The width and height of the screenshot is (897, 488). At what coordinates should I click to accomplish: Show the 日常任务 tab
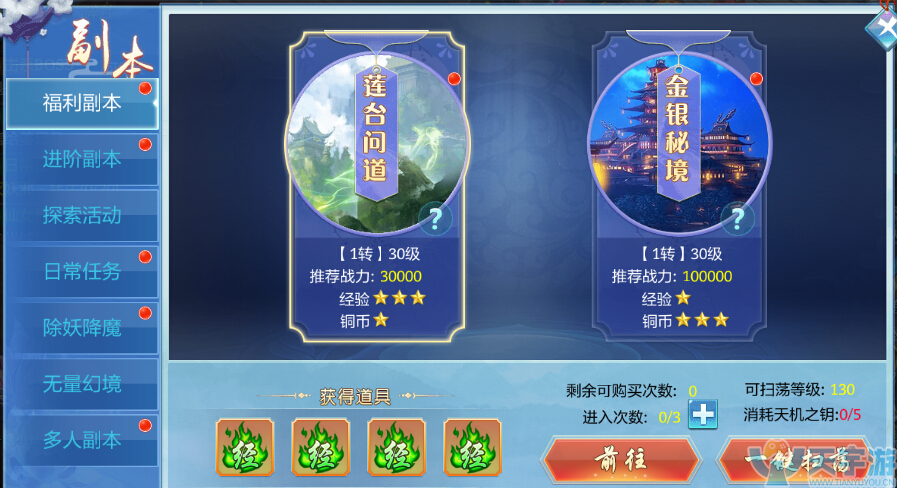pos(82,271)
